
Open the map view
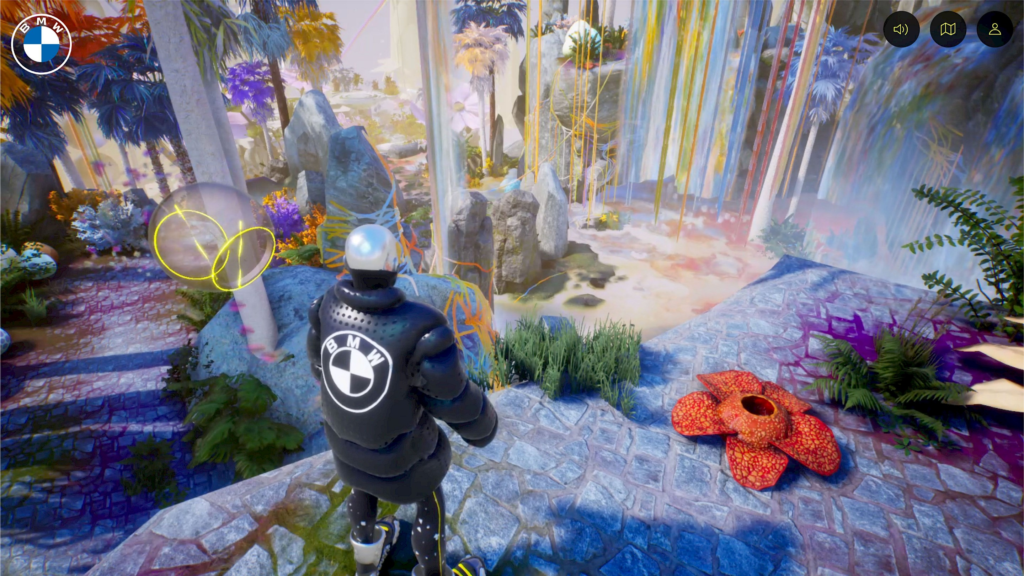point(948,29)
